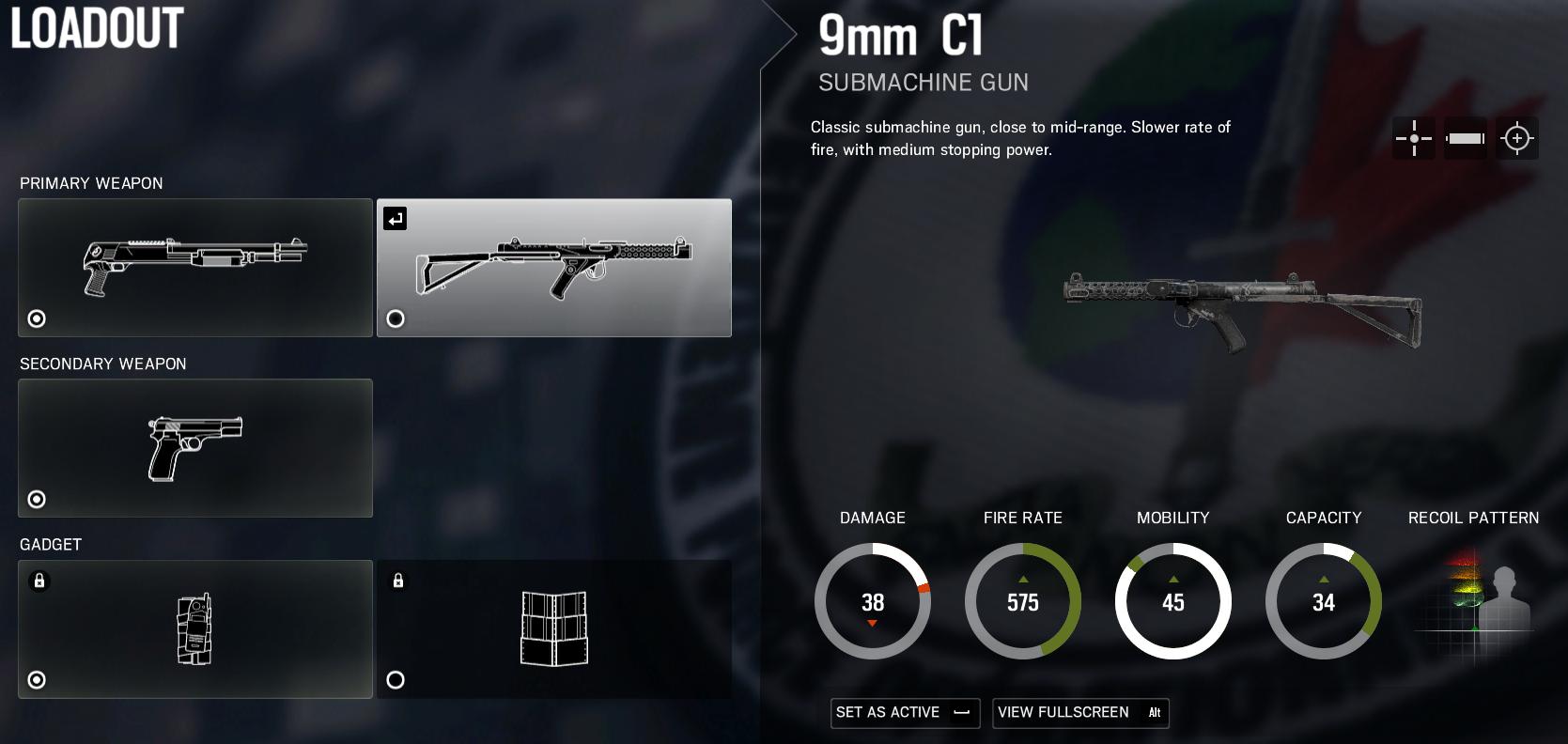Click the DAMAGE stat dial
Screen dimensions: 1568x744
[x=872, y=601]
